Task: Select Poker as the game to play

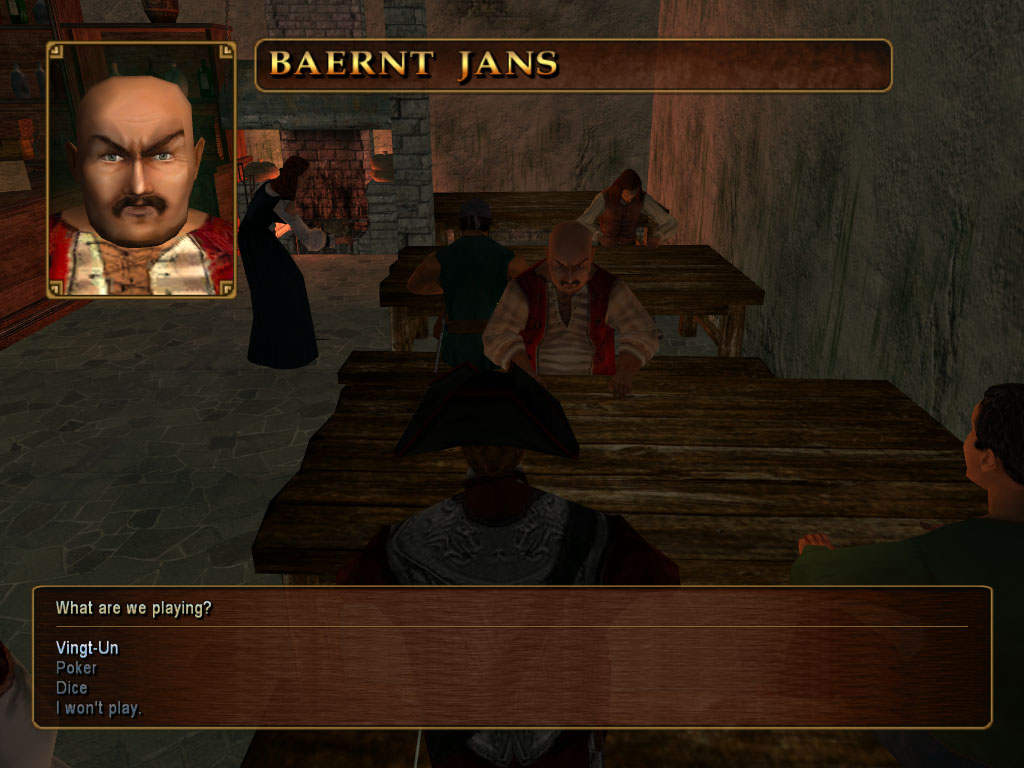Action: [x=77, y=668]
